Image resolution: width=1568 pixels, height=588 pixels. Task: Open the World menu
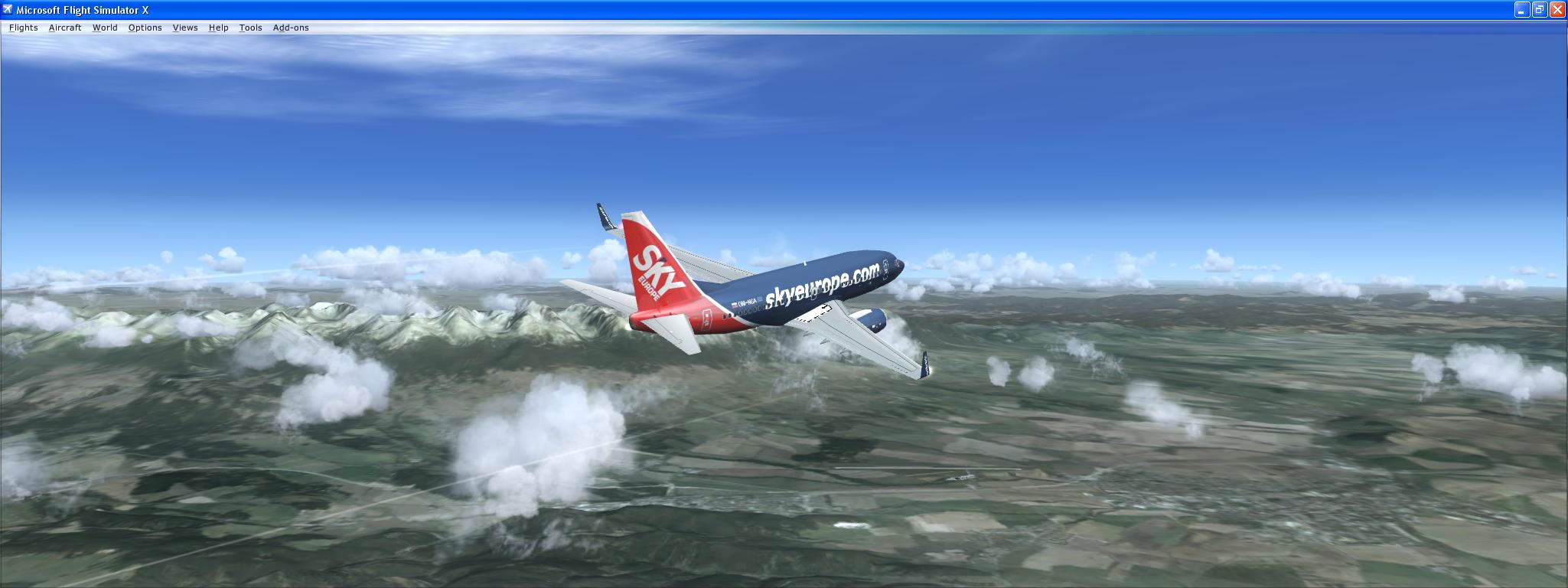105,28
